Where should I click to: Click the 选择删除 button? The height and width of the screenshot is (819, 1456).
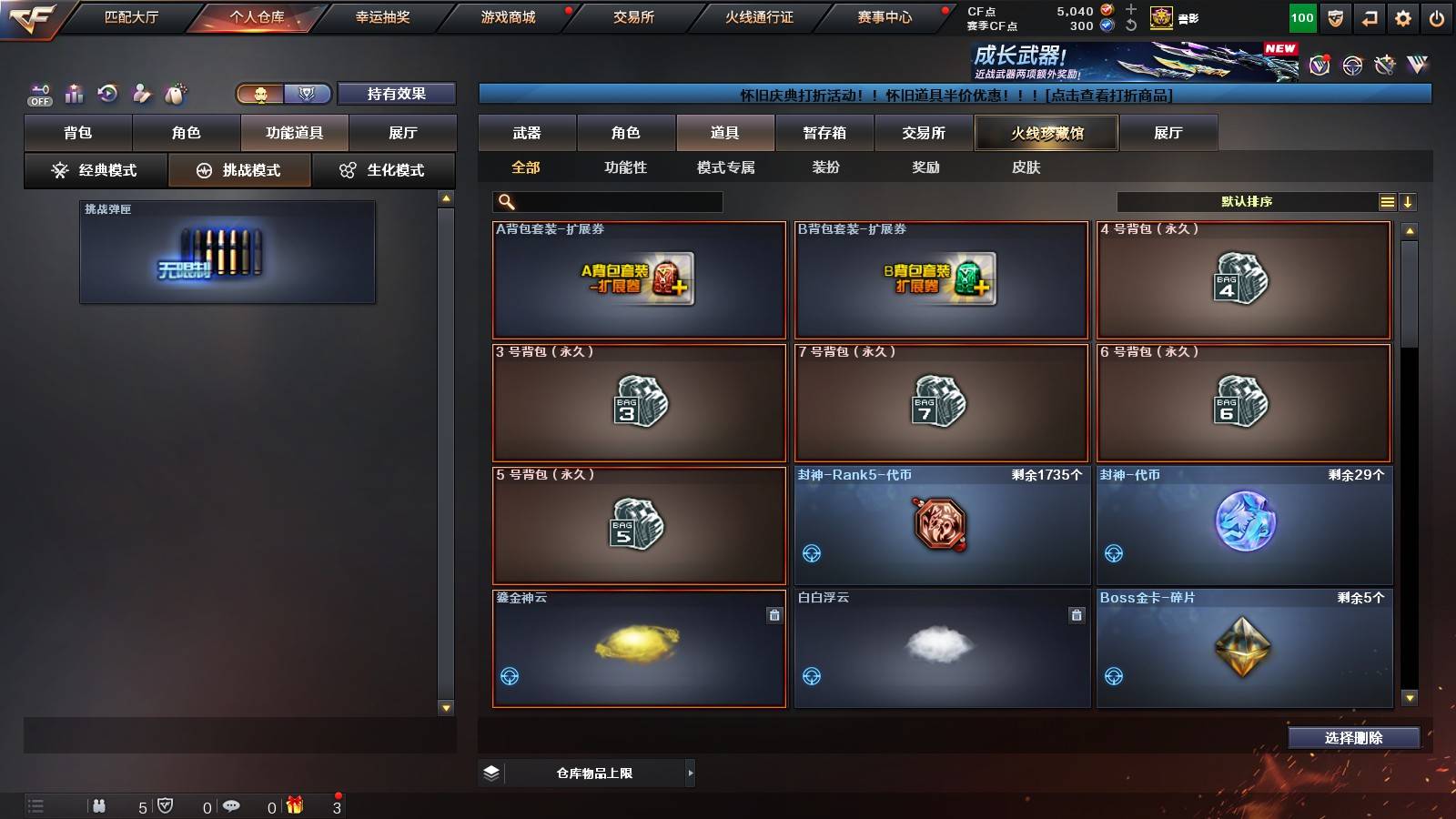point(1353,738)
